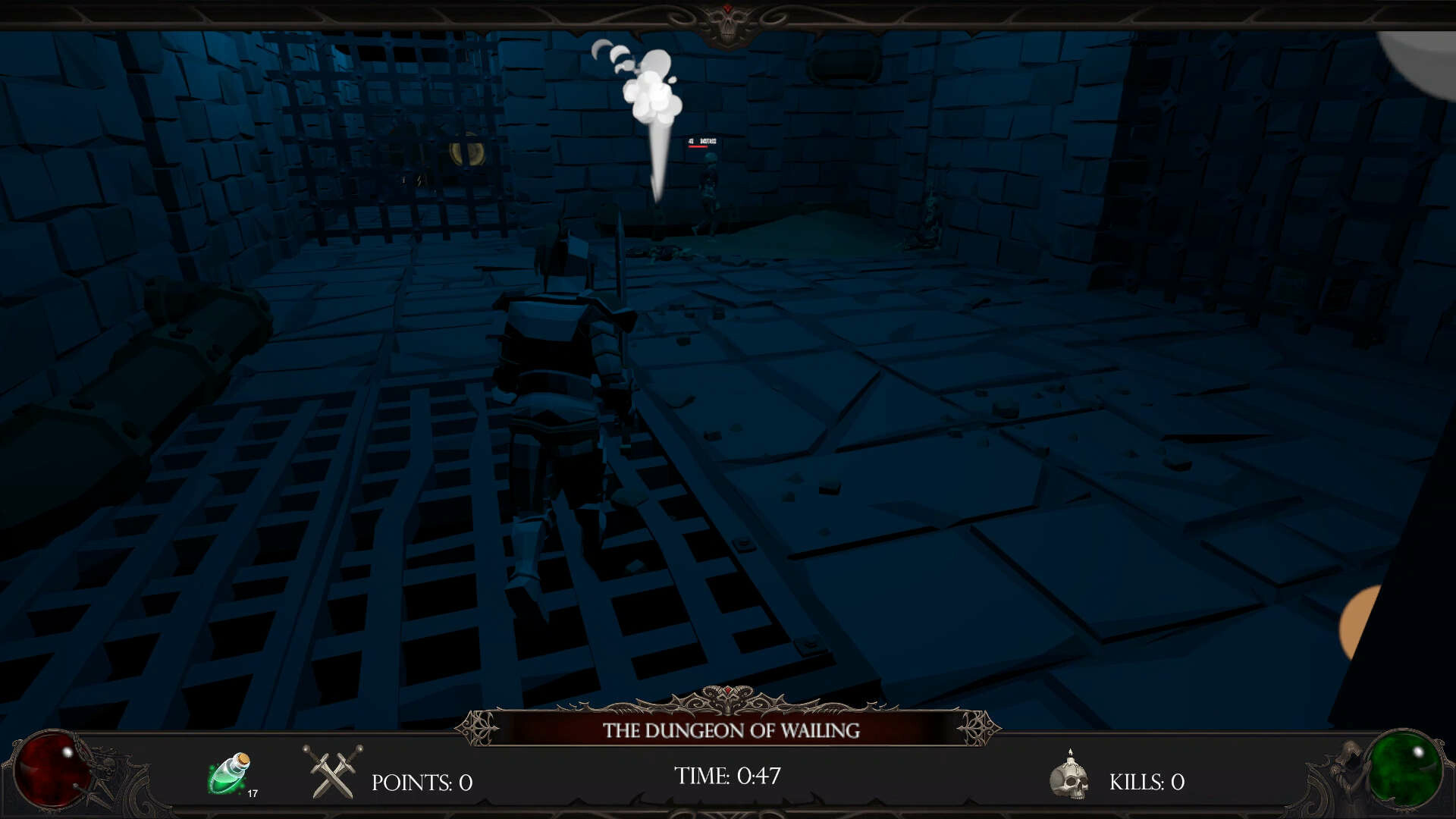This screenshot has width=1456, height=819.
Task: Click the yellow round lamp behind the gate
Action: click(x=468, y=154)
